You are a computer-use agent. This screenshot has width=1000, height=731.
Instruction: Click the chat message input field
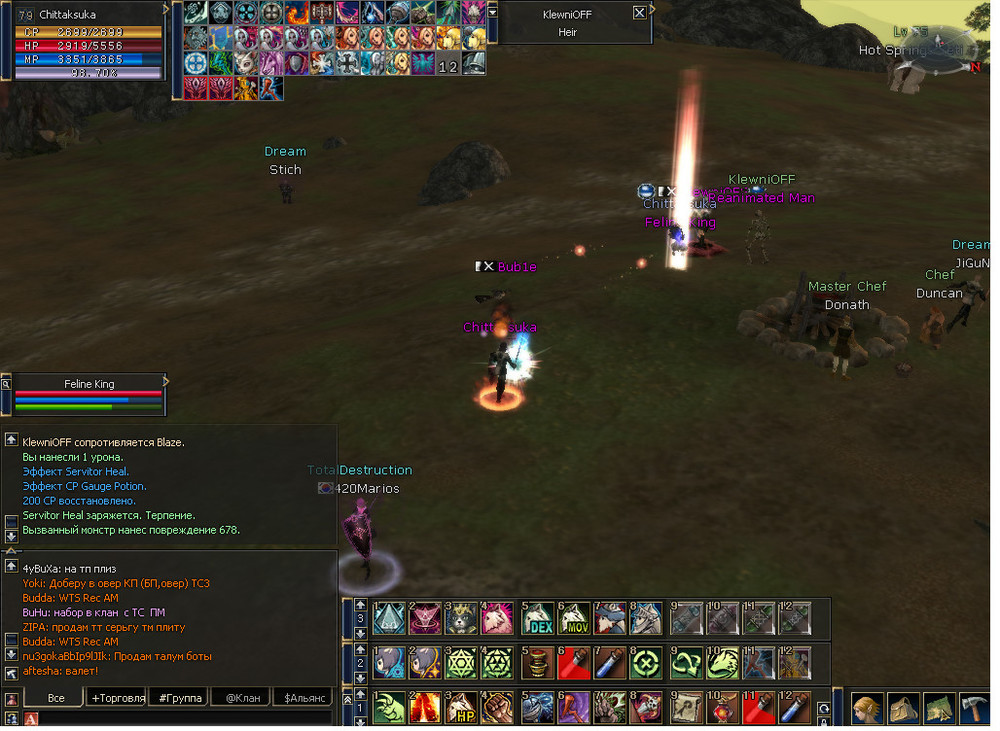tap(180, 718)
